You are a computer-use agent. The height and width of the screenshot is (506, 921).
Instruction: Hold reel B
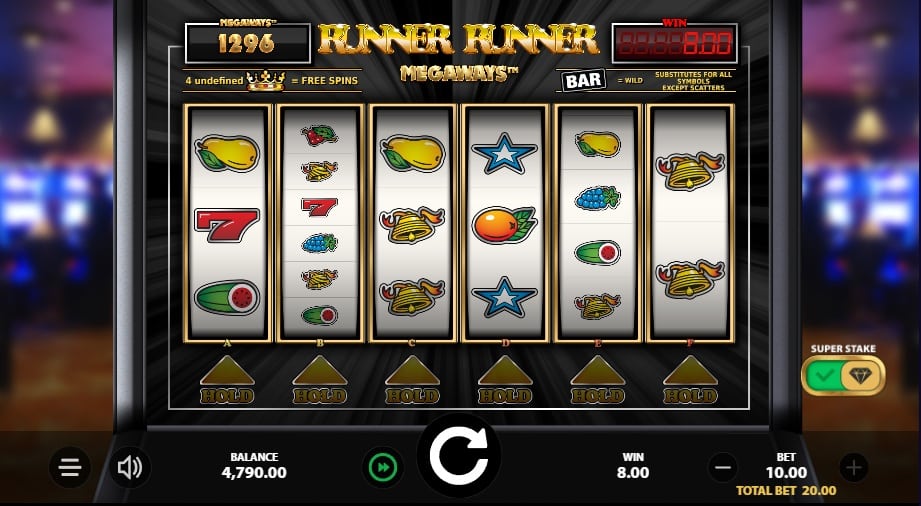319,381
